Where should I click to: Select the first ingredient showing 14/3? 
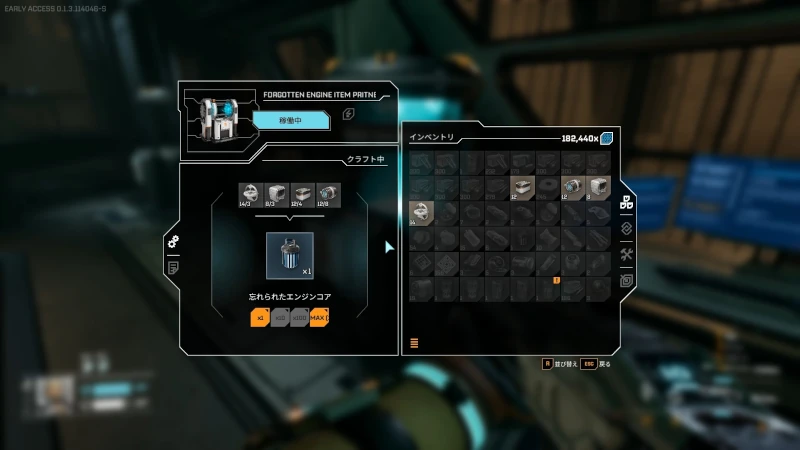250,195
